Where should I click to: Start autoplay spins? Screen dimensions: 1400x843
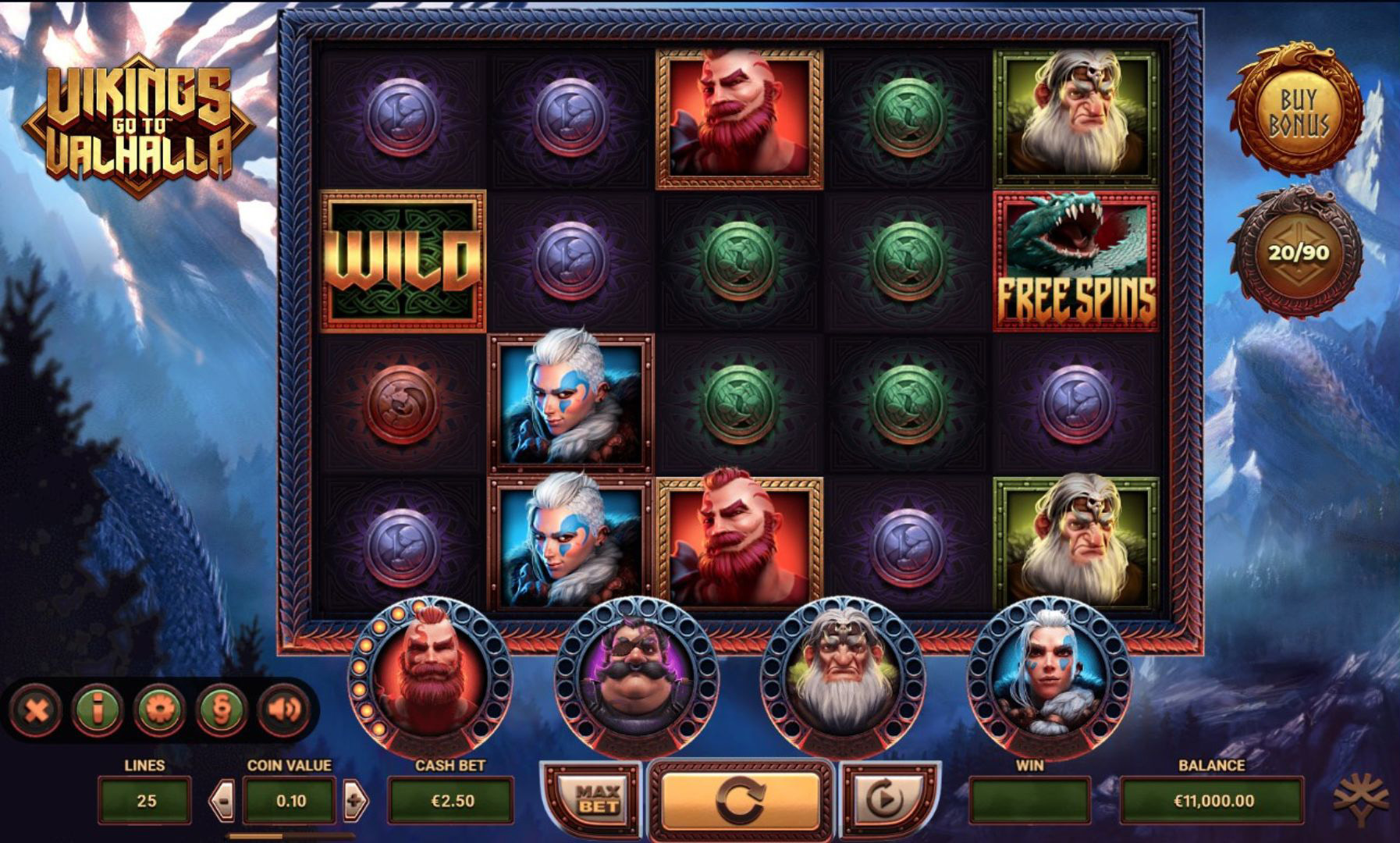click(886, 799)
